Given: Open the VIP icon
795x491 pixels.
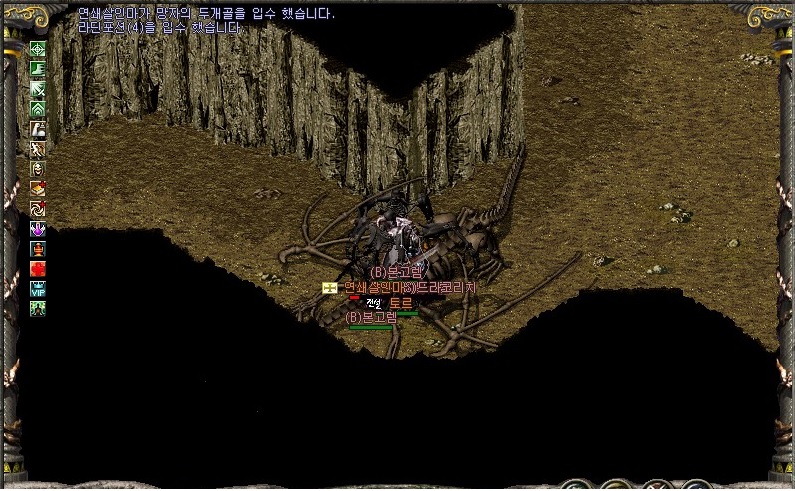Looking at the screenshot, I should click(x=38, y=289).
